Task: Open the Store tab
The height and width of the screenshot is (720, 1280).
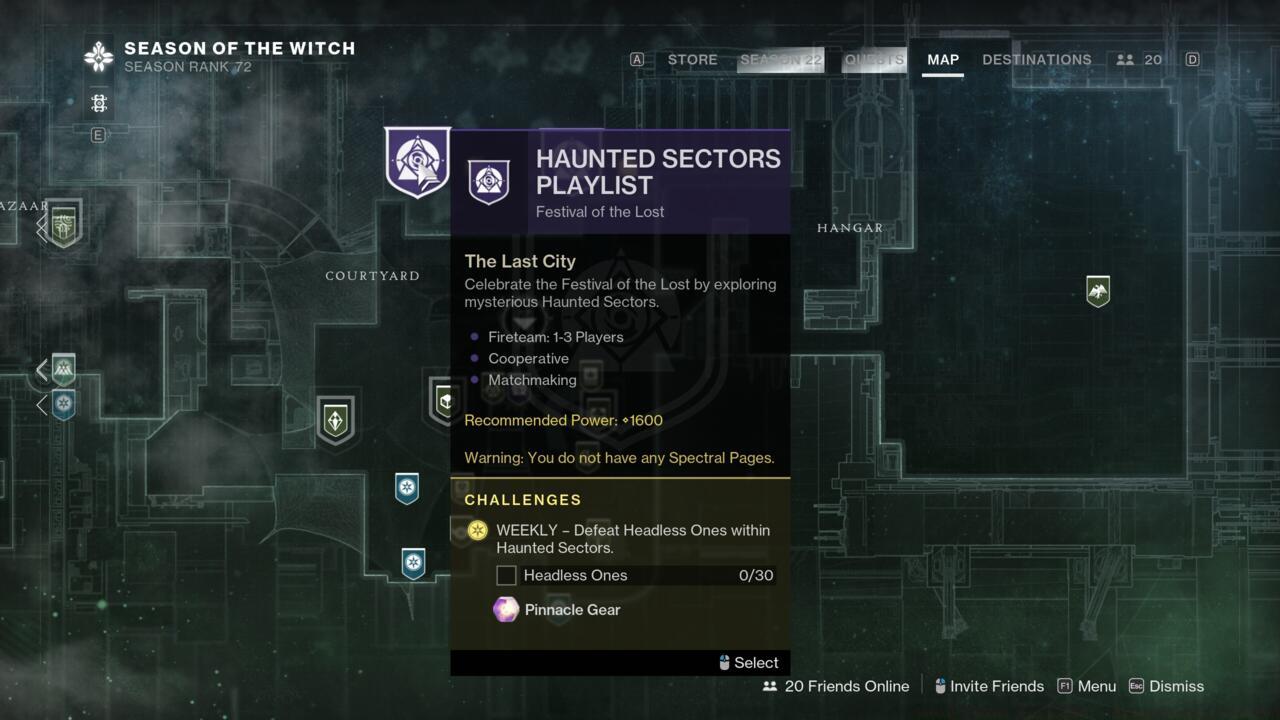Action: tap(692, 60)
